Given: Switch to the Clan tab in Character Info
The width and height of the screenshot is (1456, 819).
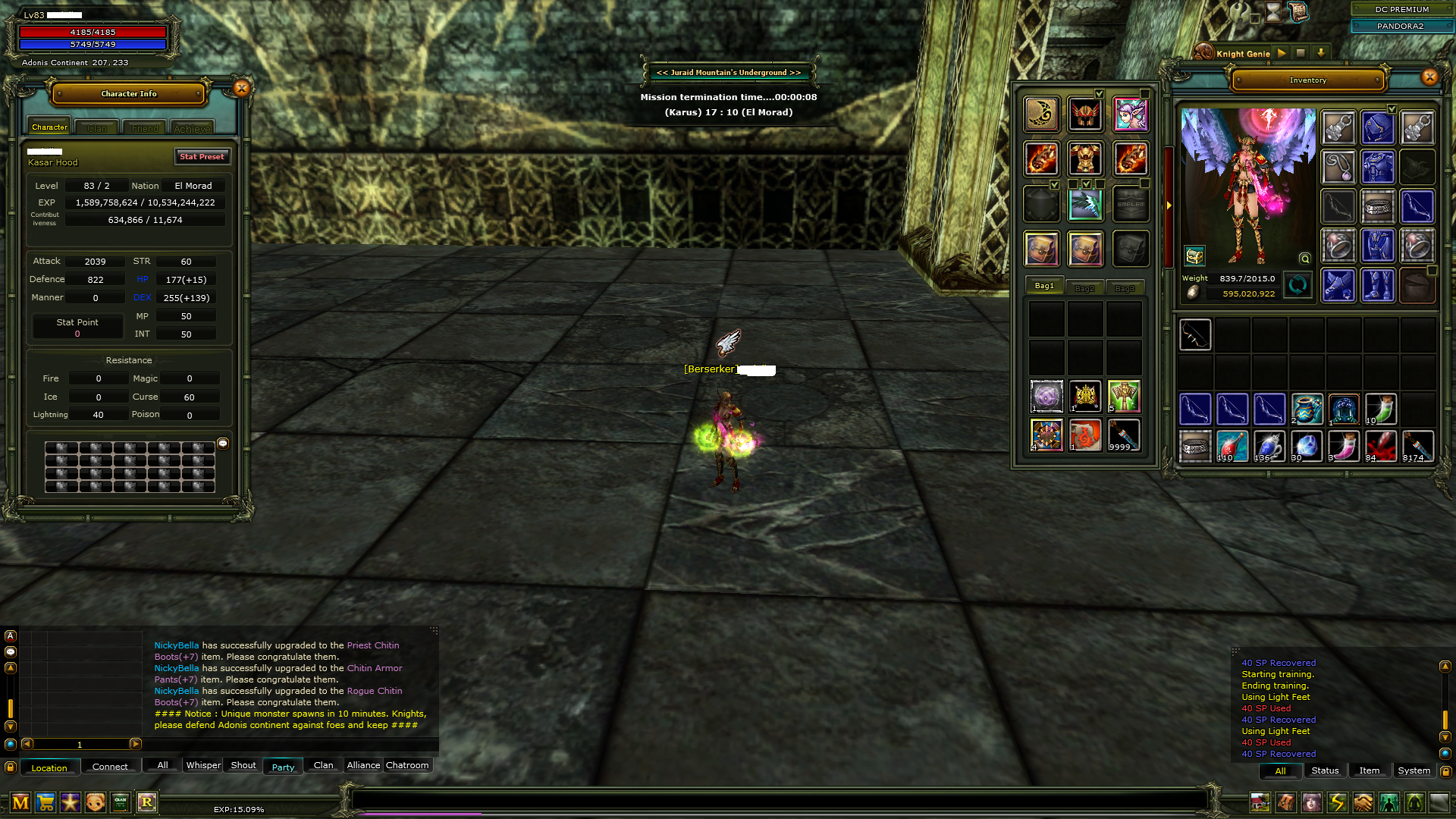Looking at the screenshot, I should pos(97,128).
